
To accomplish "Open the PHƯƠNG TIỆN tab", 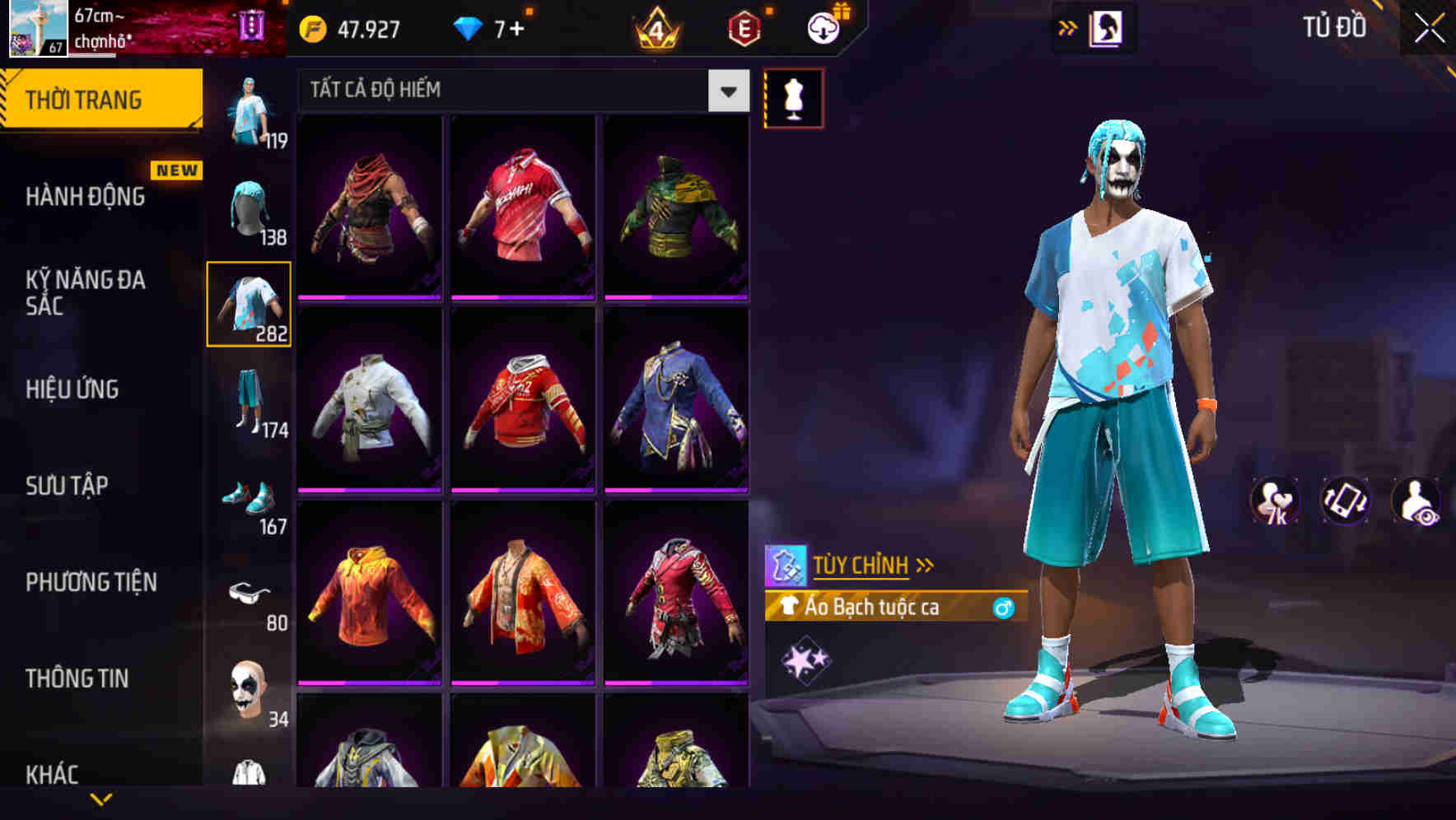I will tap(91, 581).
